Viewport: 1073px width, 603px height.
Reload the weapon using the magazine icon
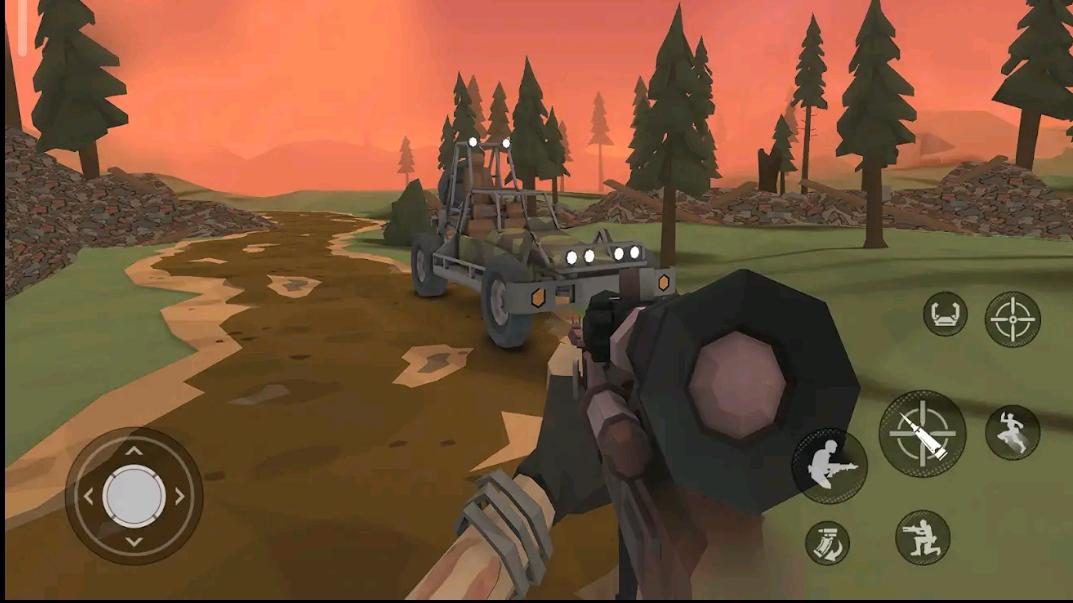coord(827,543)
